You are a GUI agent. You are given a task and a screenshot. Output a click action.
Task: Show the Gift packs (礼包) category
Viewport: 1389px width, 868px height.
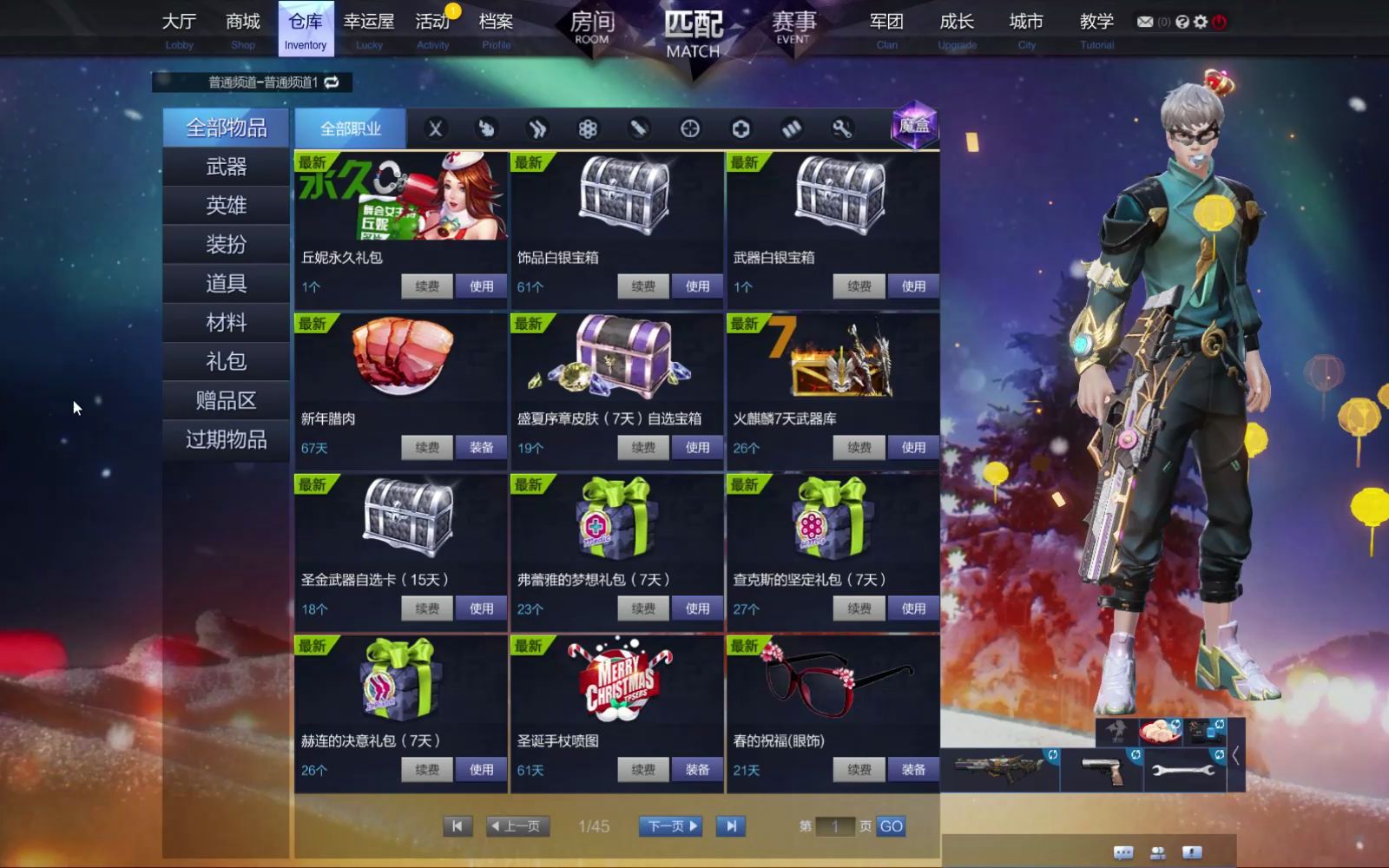point(226,361)
